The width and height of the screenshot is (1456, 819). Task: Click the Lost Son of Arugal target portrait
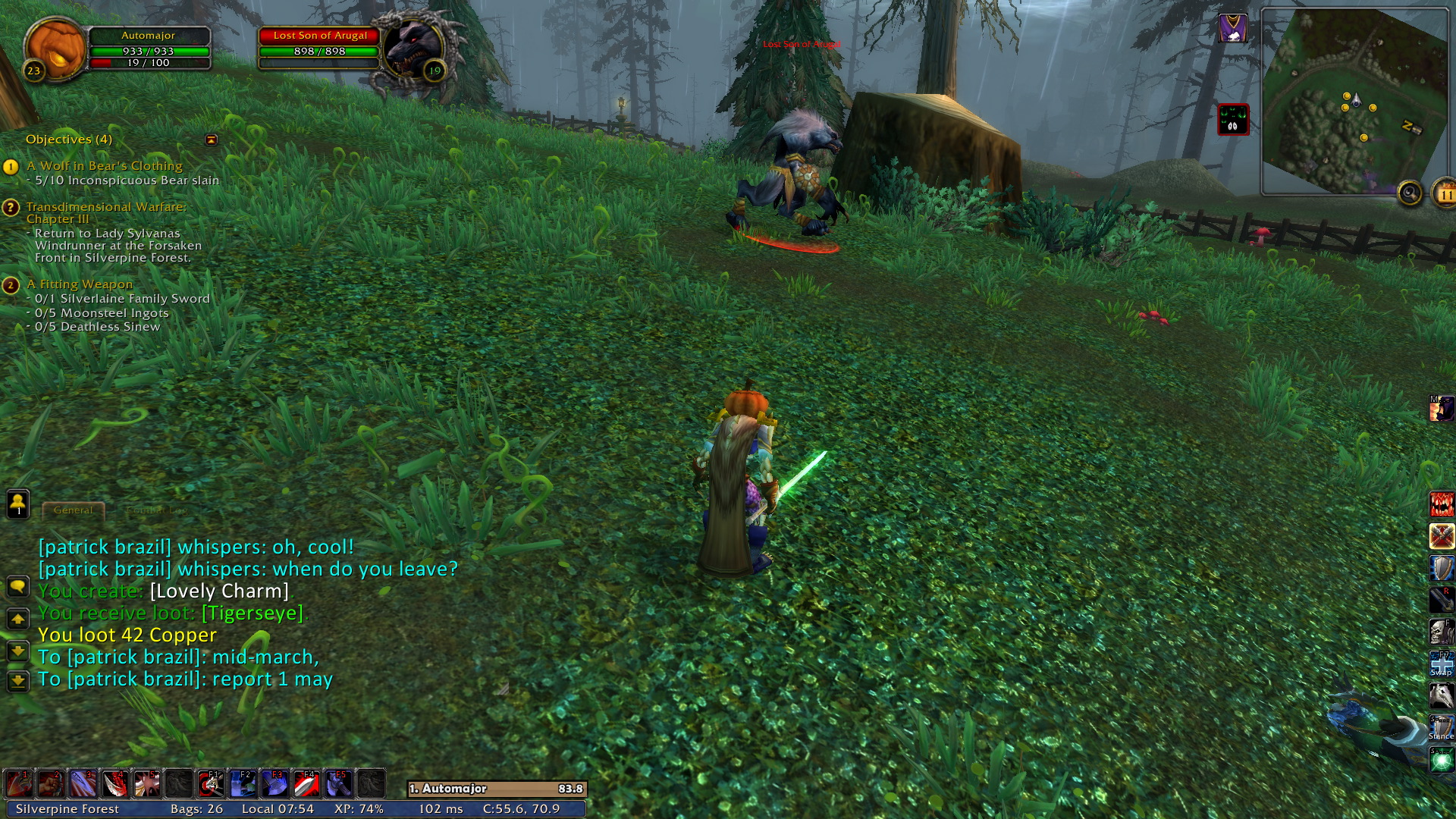414,47
